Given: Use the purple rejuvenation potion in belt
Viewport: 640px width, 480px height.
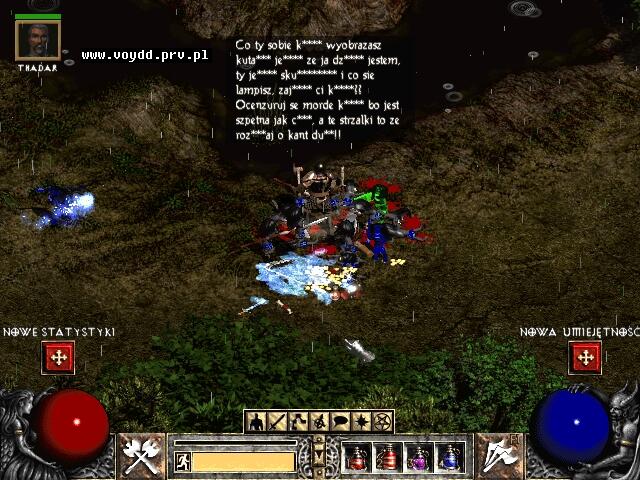Looking at the screenshot, I should [421, 457].
